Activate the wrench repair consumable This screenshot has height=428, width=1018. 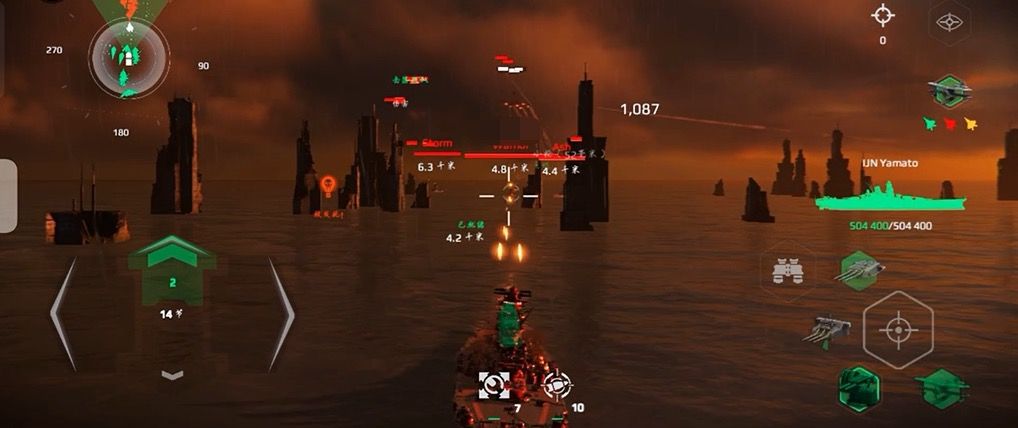[x=494, y=384]
